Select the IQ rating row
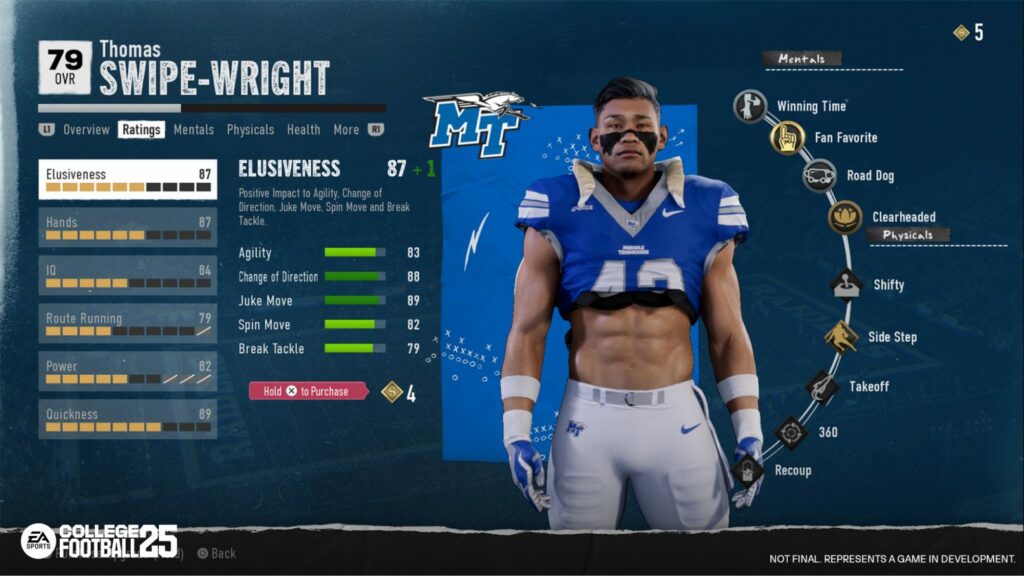 coord(128,275)
